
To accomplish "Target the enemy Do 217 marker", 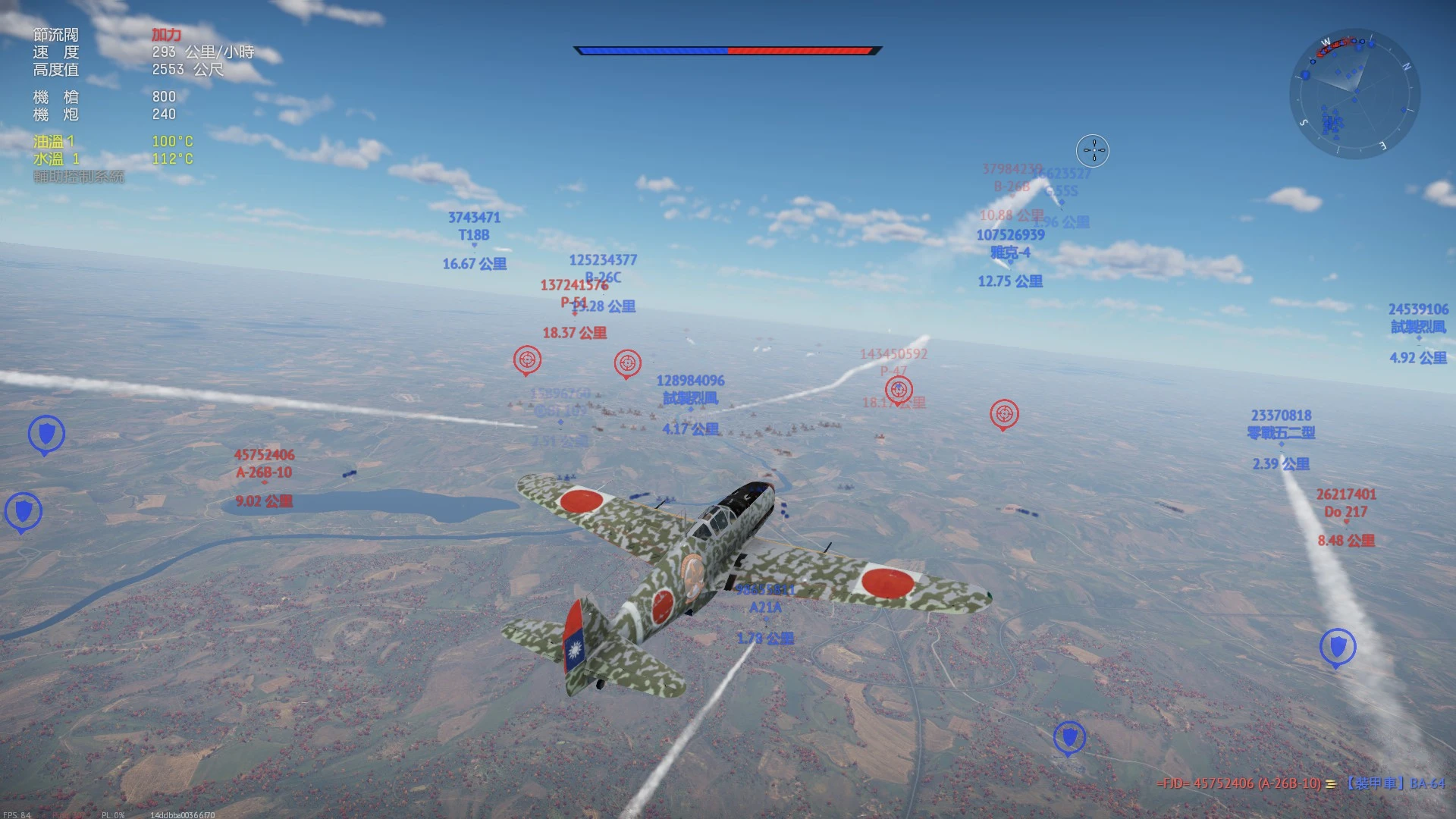I will point(1345,512).
